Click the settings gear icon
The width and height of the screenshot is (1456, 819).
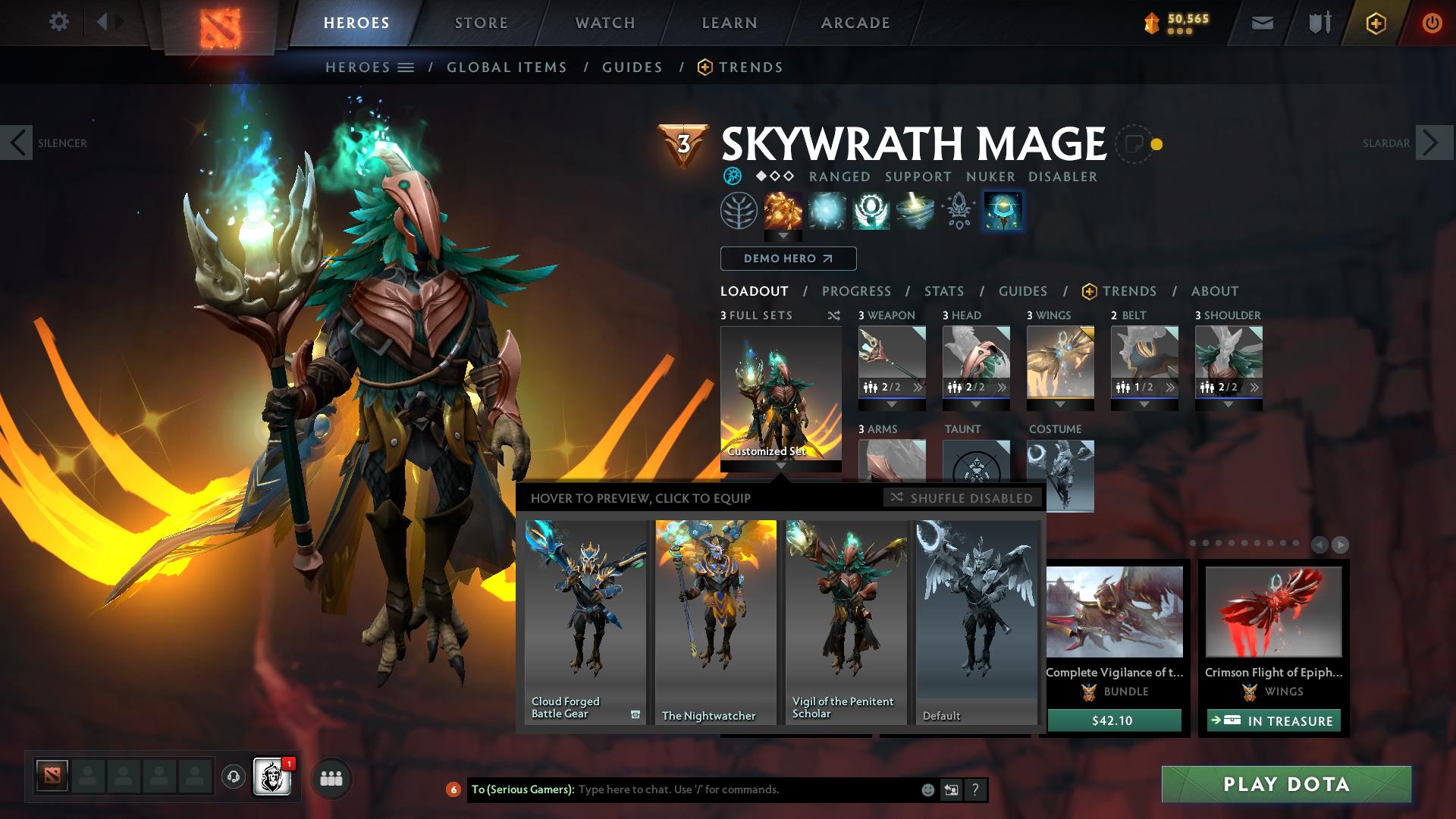coord(59,22)
